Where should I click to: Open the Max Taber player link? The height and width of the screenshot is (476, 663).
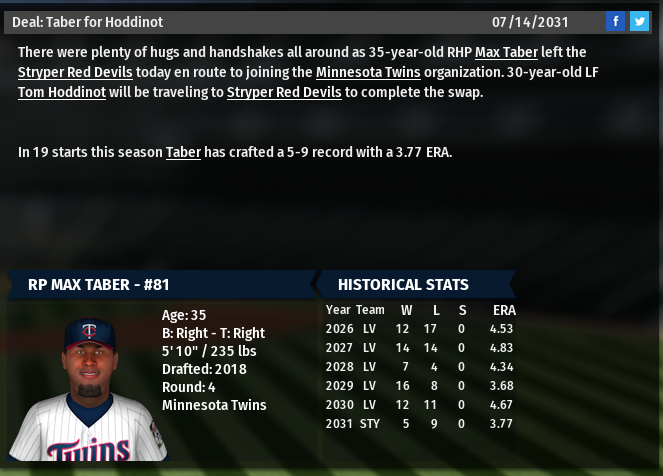click(x=504, y=52)
